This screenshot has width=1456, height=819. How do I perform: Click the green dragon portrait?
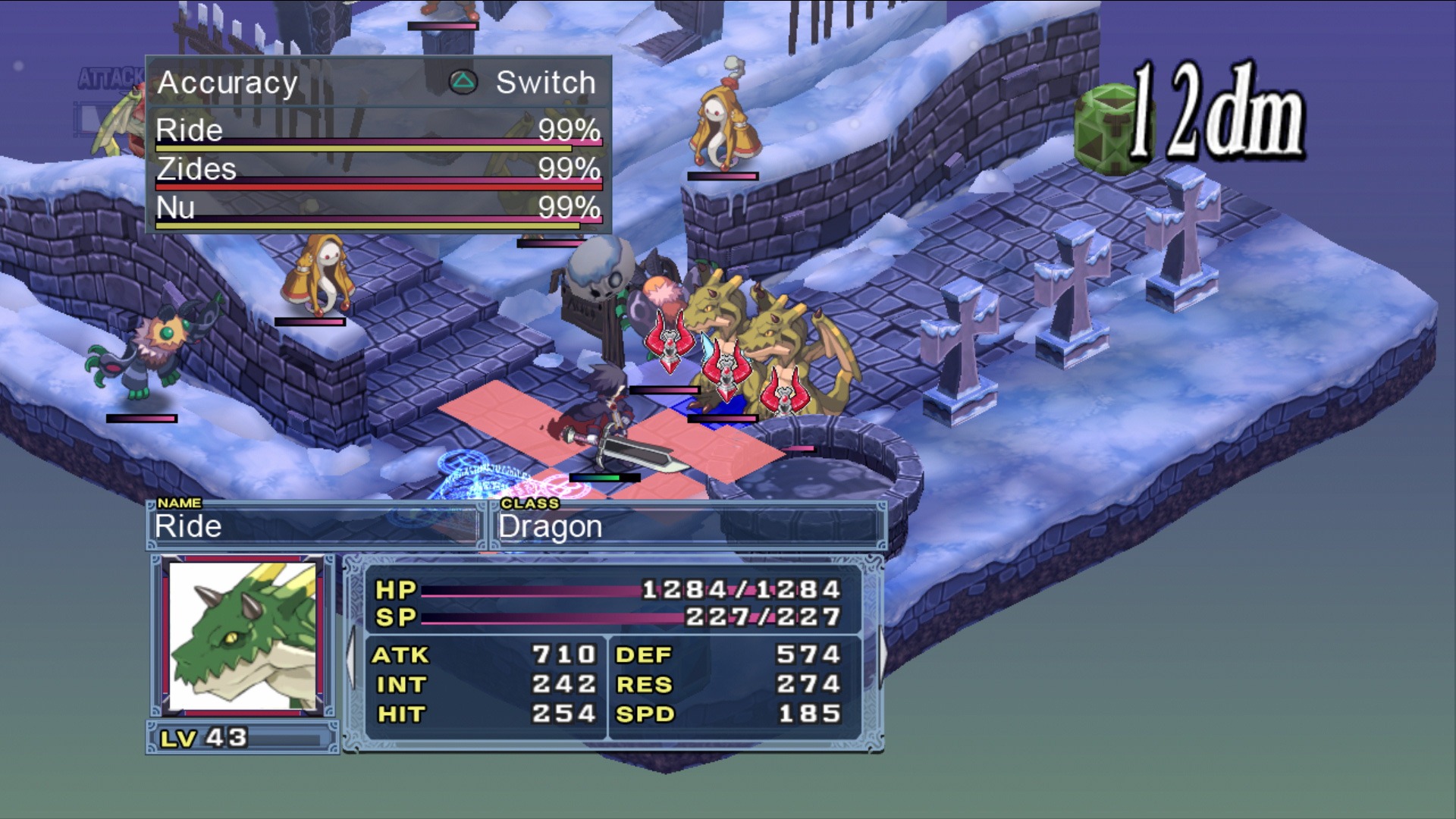coord(243,635)
